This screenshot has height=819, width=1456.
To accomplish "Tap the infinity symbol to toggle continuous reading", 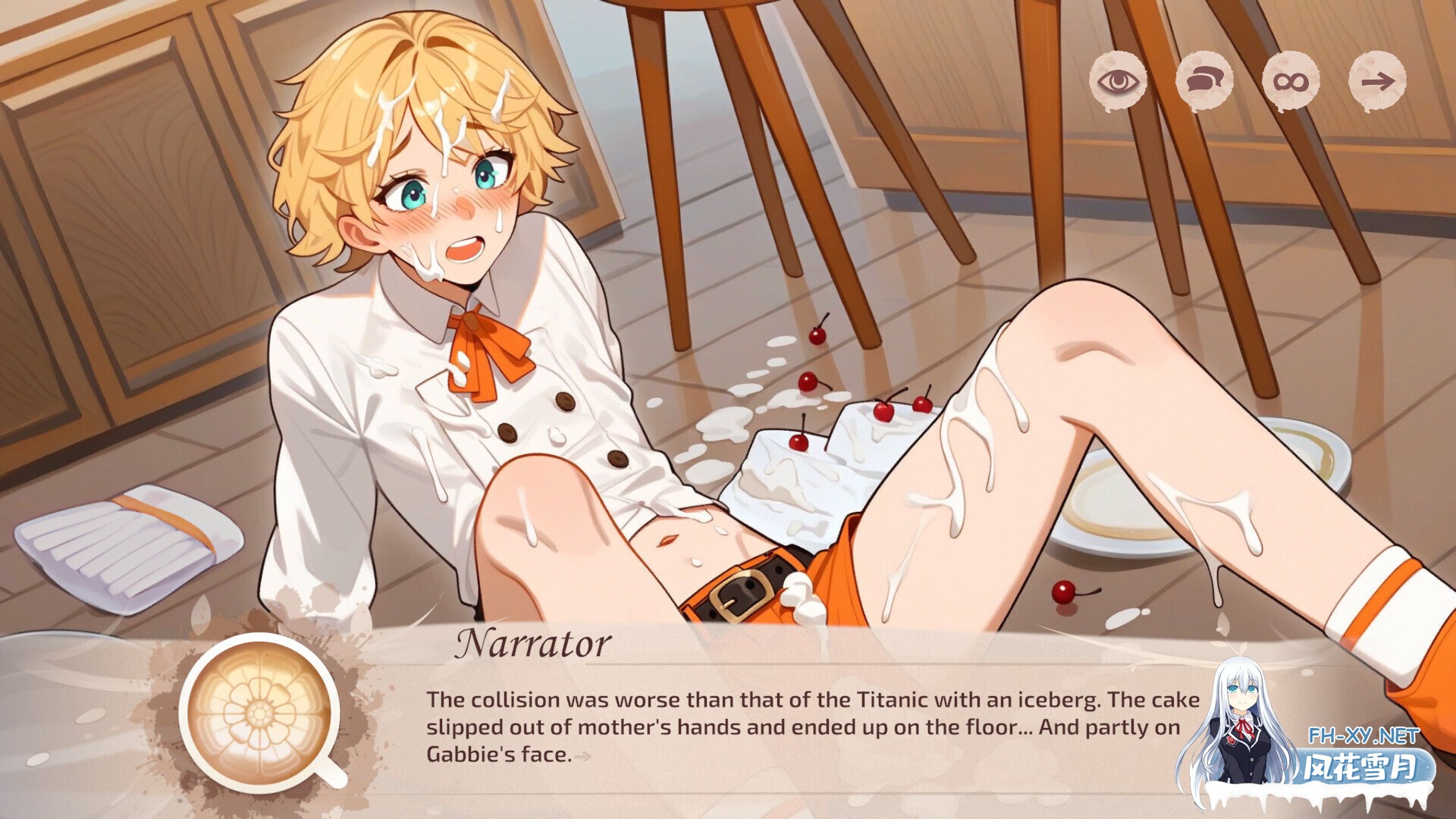I will 1291,81.
